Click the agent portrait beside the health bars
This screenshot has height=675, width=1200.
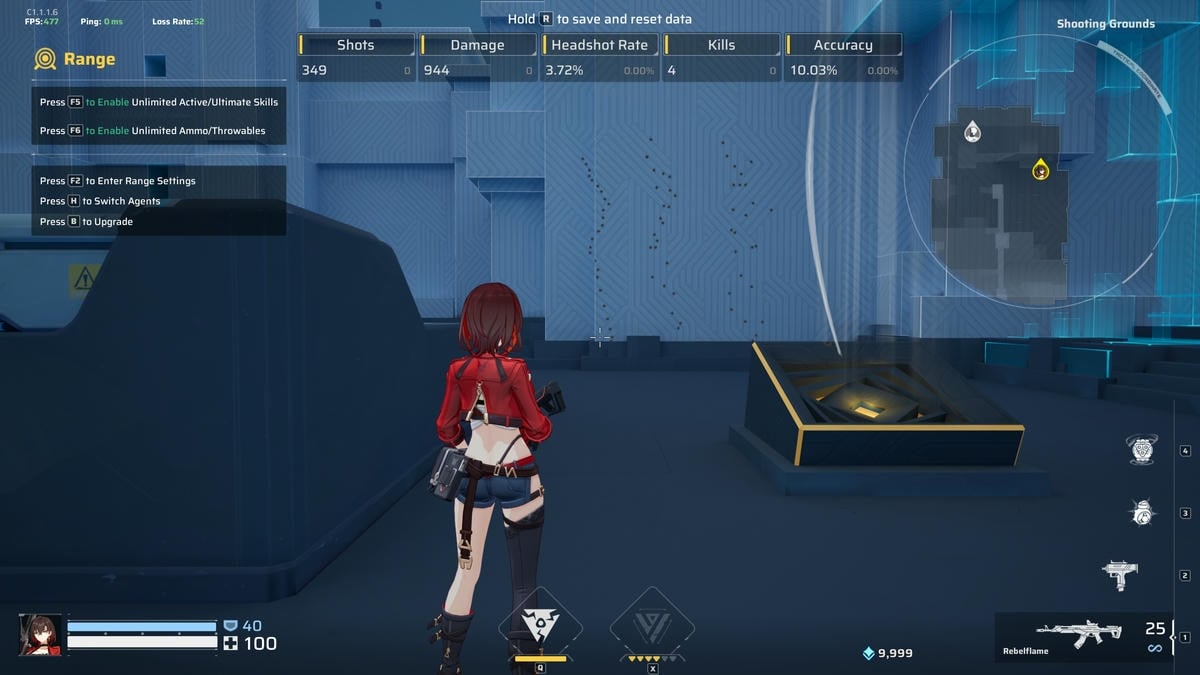click(40, 634)
